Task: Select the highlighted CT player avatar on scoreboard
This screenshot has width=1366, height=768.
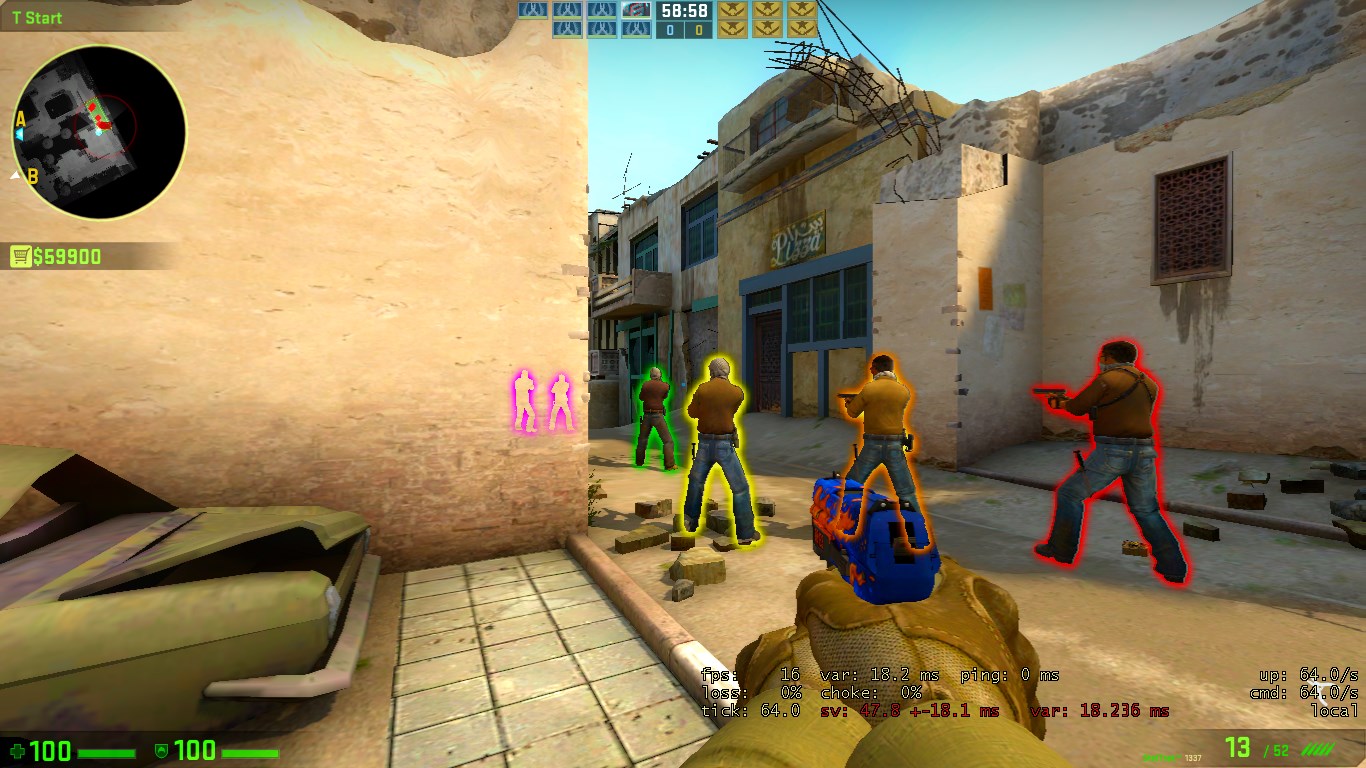Action: click(x=634, y=11)
